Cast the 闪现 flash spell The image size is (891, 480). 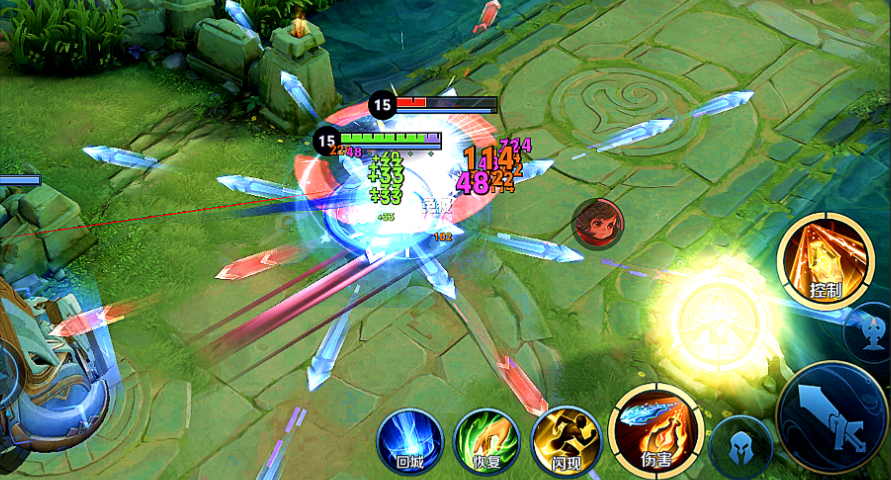[x=564, y=440]
